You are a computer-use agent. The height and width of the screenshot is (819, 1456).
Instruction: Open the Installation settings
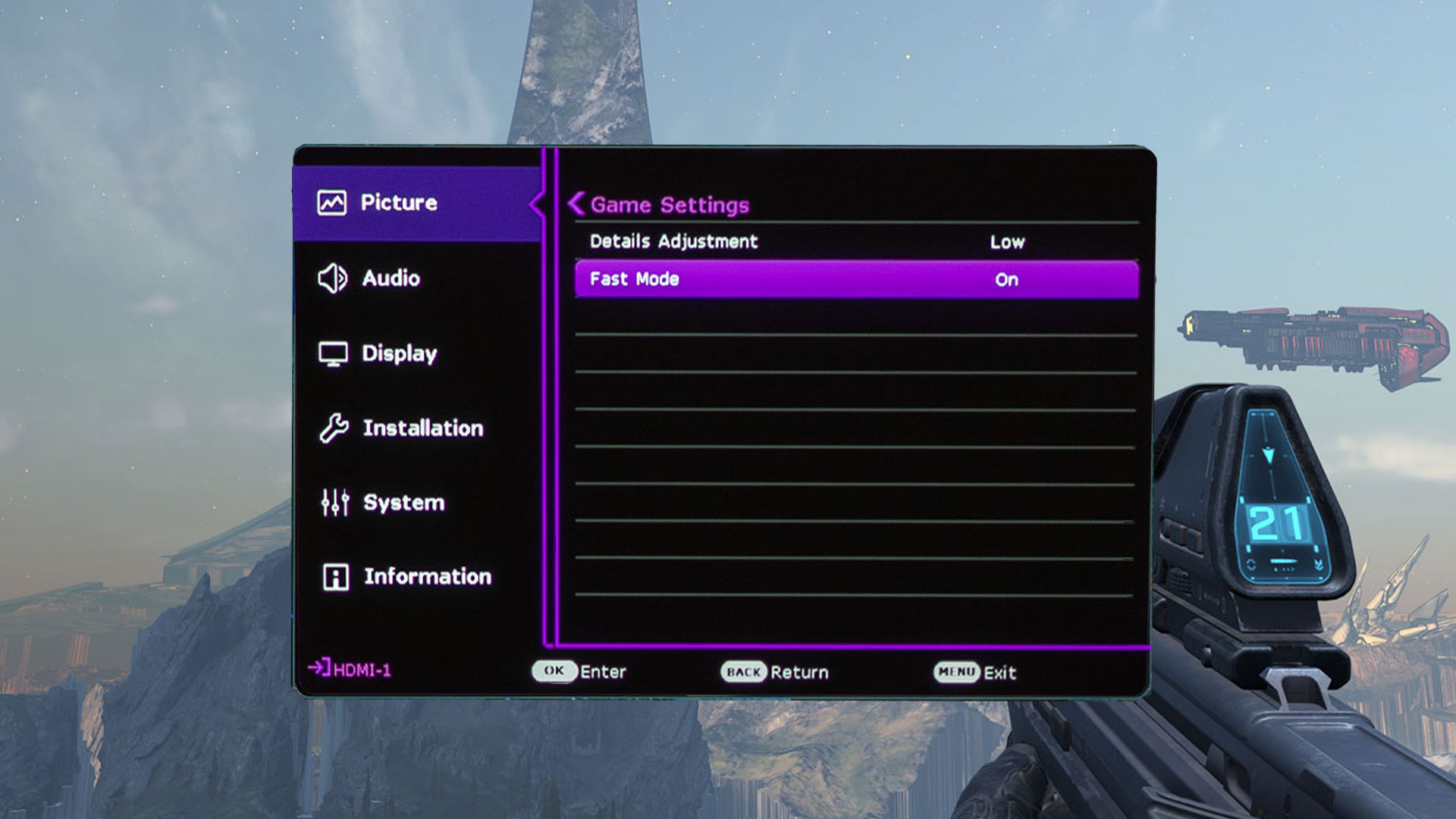click(x=422, y=428)
